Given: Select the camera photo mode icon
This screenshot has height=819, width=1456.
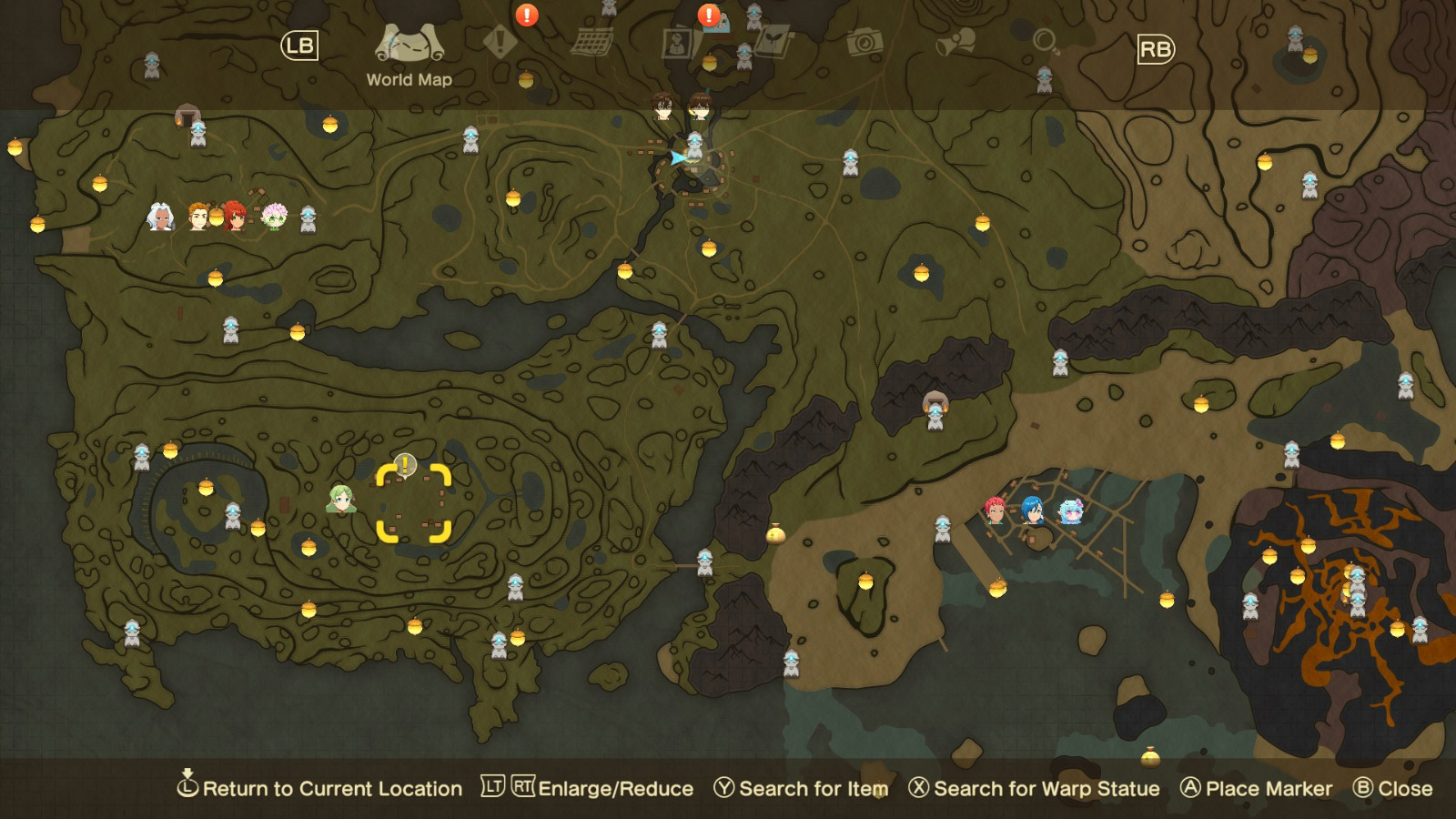Looking at the screenshot, I should click(864, 41).
